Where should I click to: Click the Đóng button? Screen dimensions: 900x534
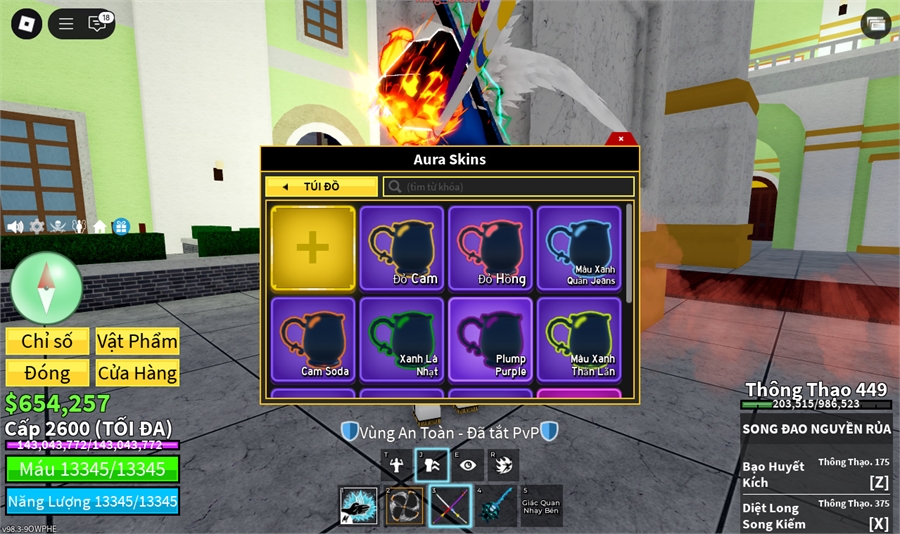click(x=47, y=373)
